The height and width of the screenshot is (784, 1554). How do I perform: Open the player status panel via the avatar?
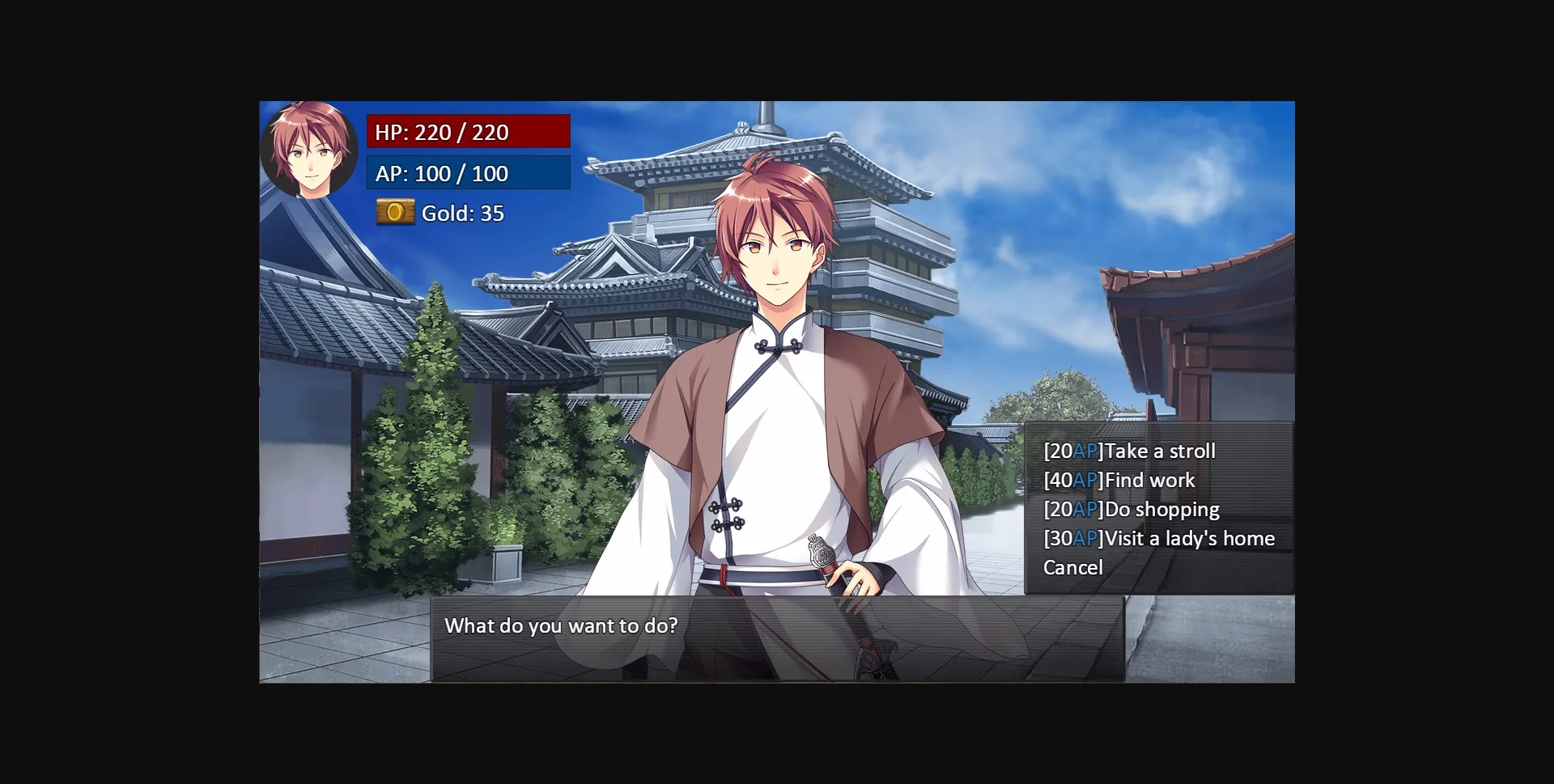[310, 150]
